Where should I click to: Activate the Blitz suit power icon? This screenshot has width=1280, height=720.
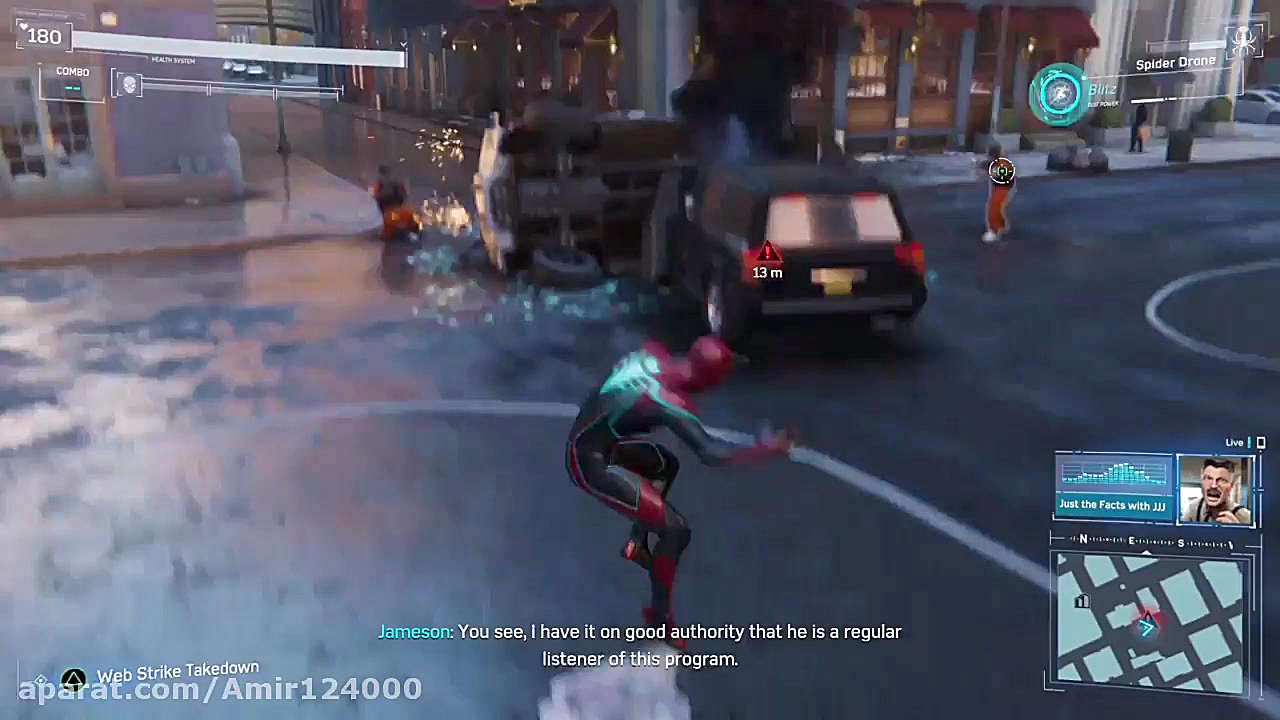click(1059, 94)
